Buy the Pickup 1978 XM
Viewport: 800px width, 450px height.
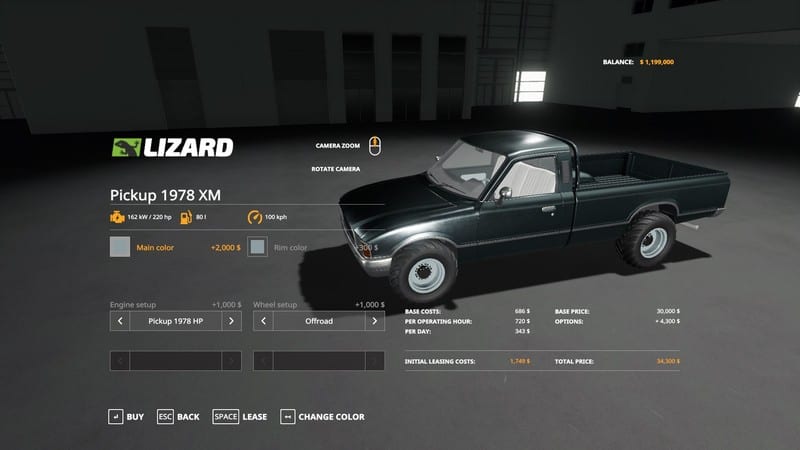click(x=126, y=416)
